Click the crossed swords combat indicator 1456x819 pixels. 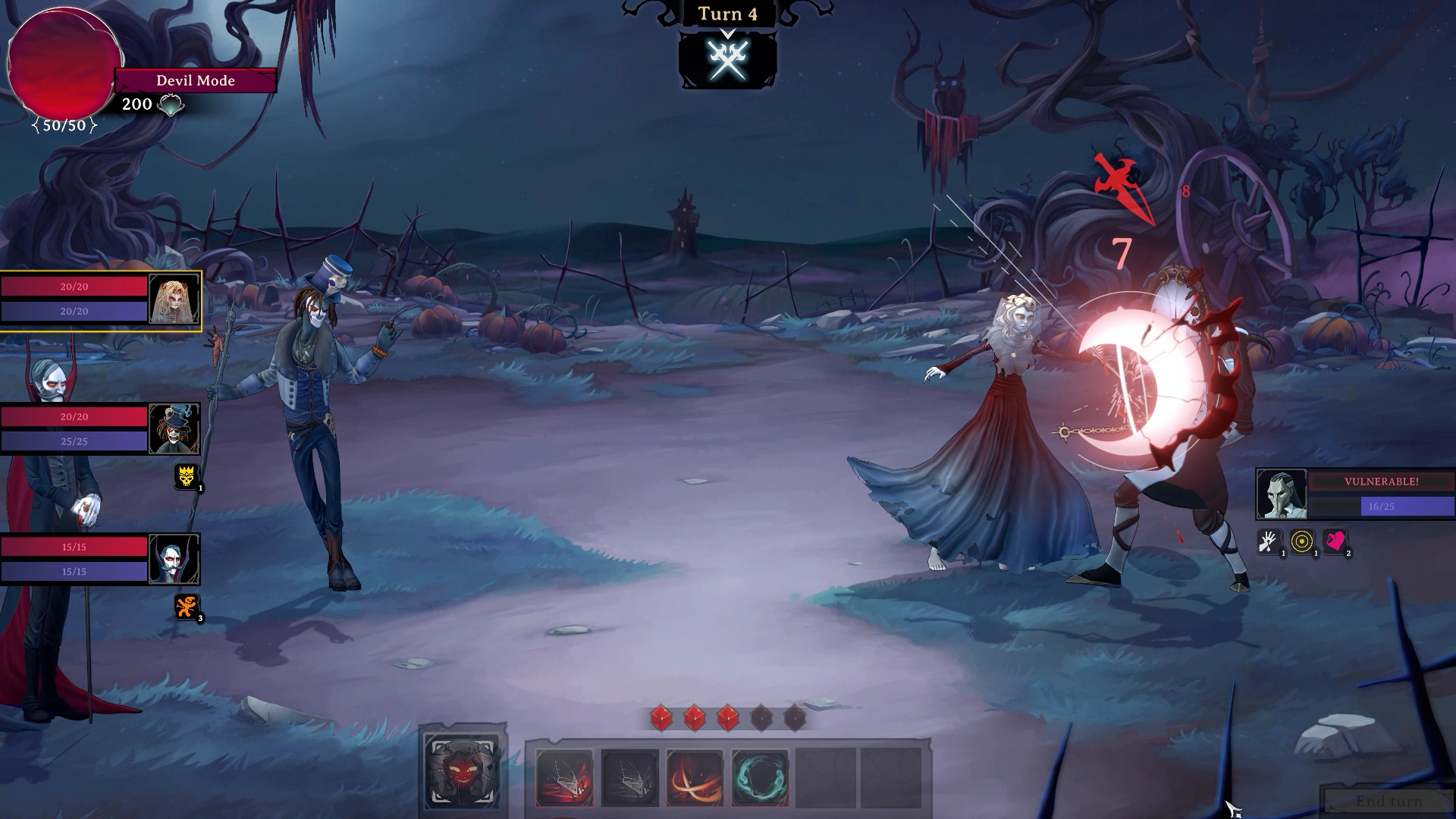pyautogui.click(x=729, y=61)
